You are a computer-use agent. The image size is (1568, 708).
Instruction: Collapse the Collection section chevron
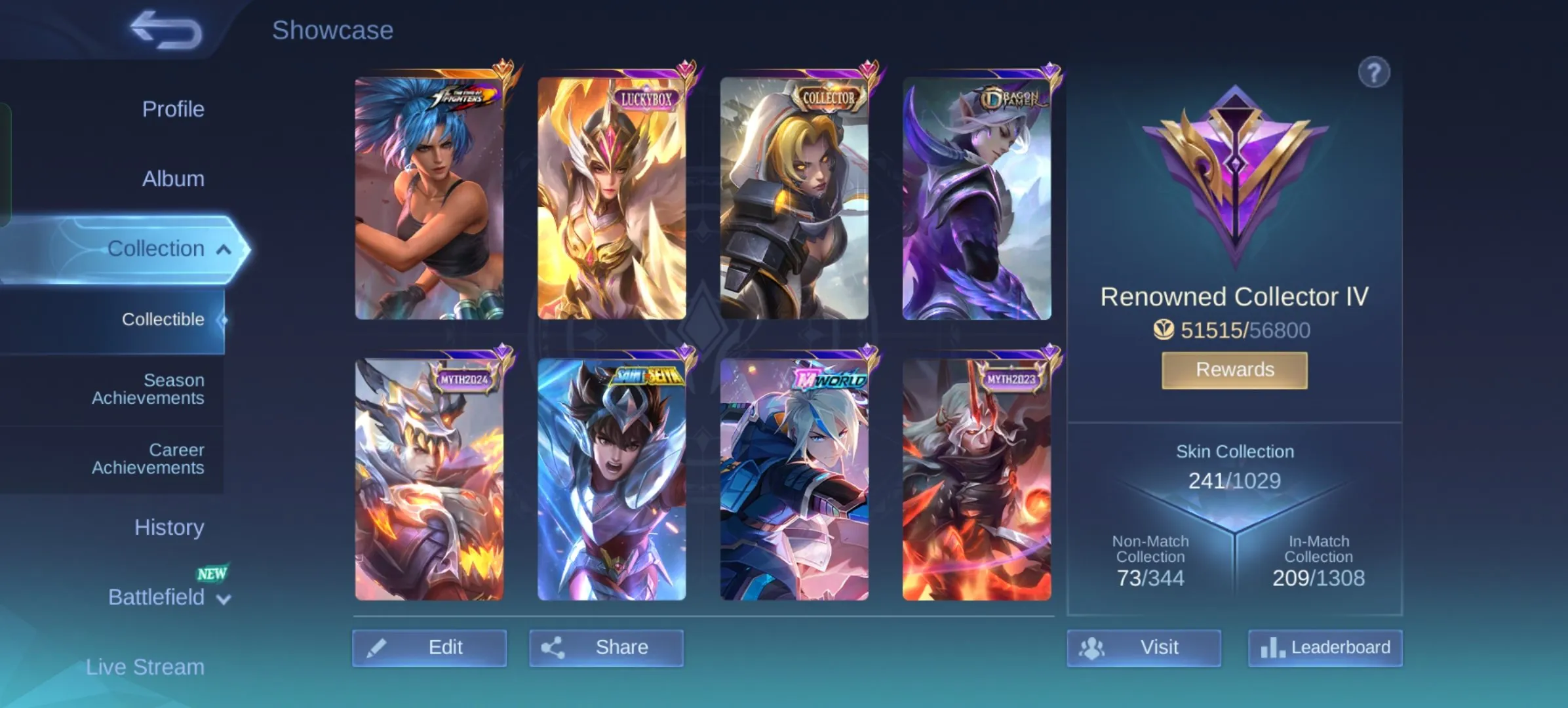(x=224, y=249)
